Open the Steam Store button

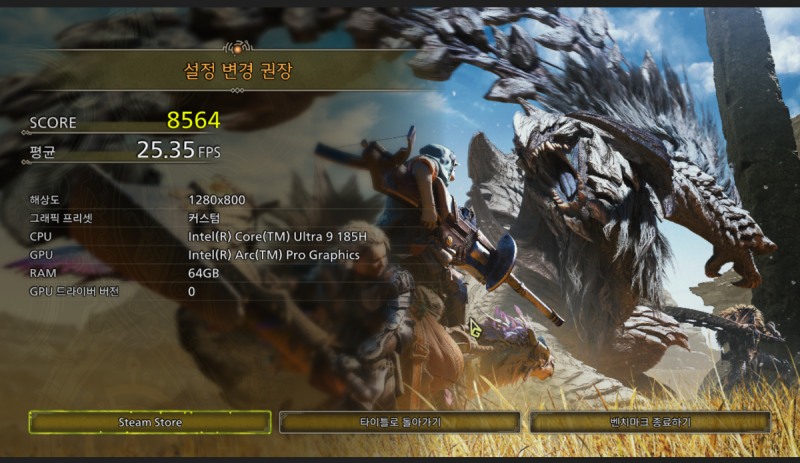point(150,422)
